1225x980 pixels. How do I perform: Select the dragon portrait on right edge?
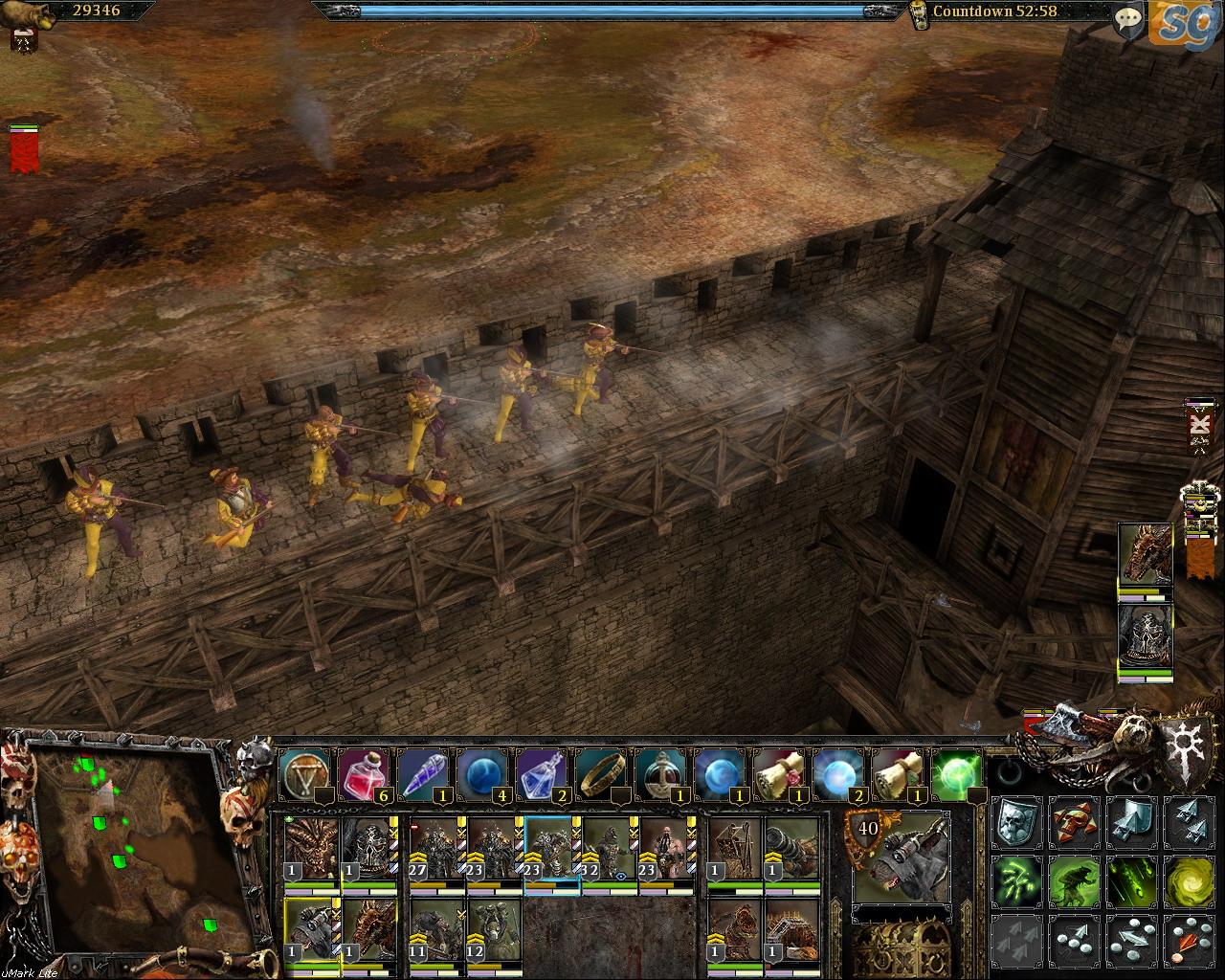(1145, 555)
